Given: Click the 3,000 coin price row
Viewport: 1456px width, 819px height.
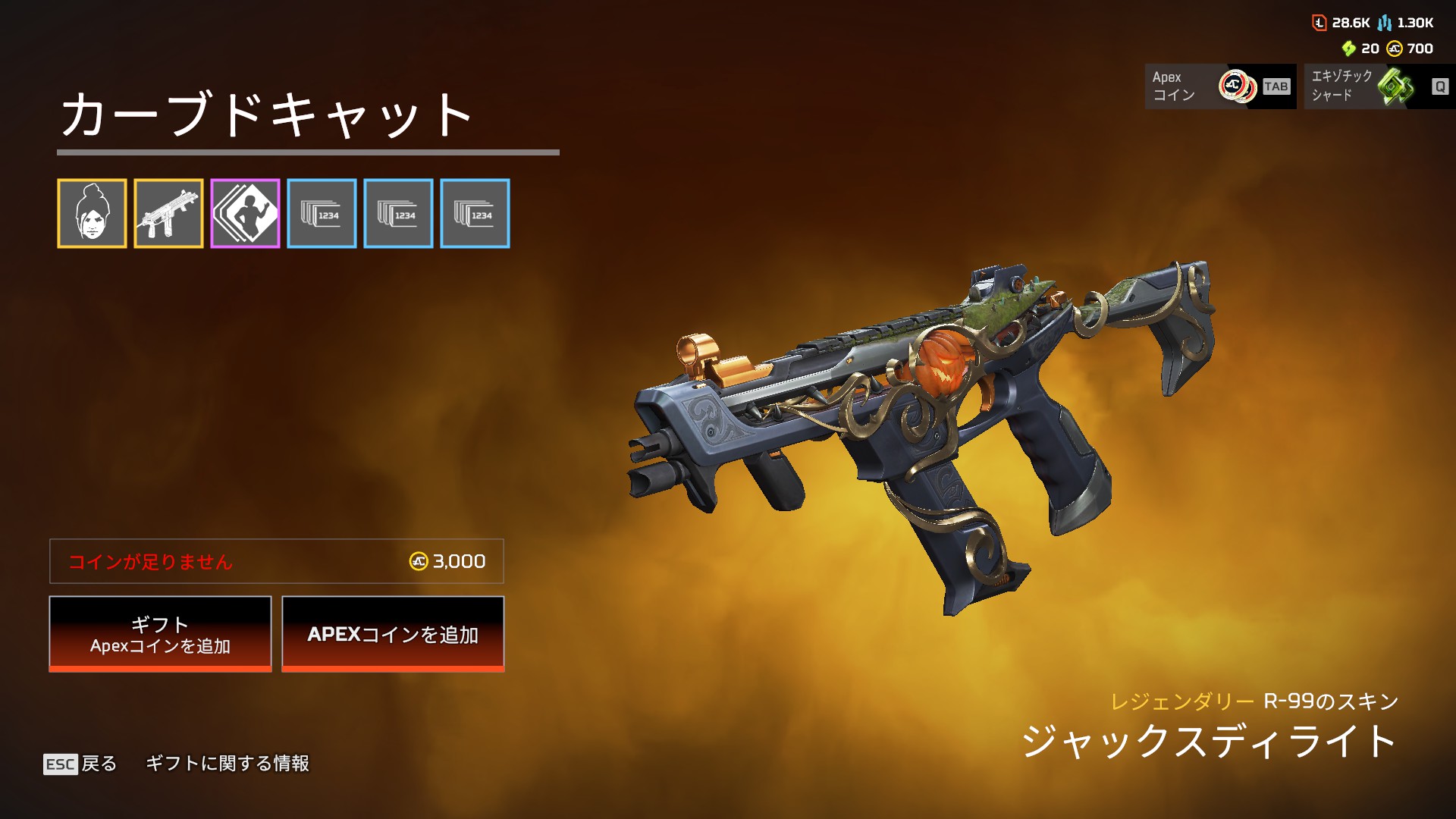Looking at the screenshot, I should [277, 561].
